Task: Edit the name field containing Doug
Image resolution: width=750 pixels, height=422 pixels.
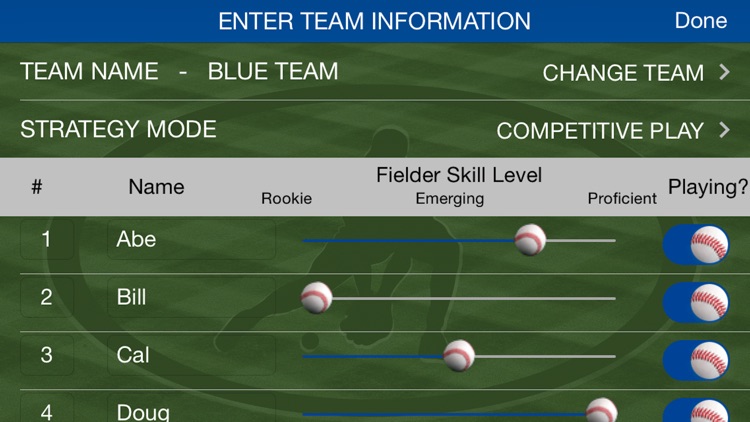Action: click(191, 410)
